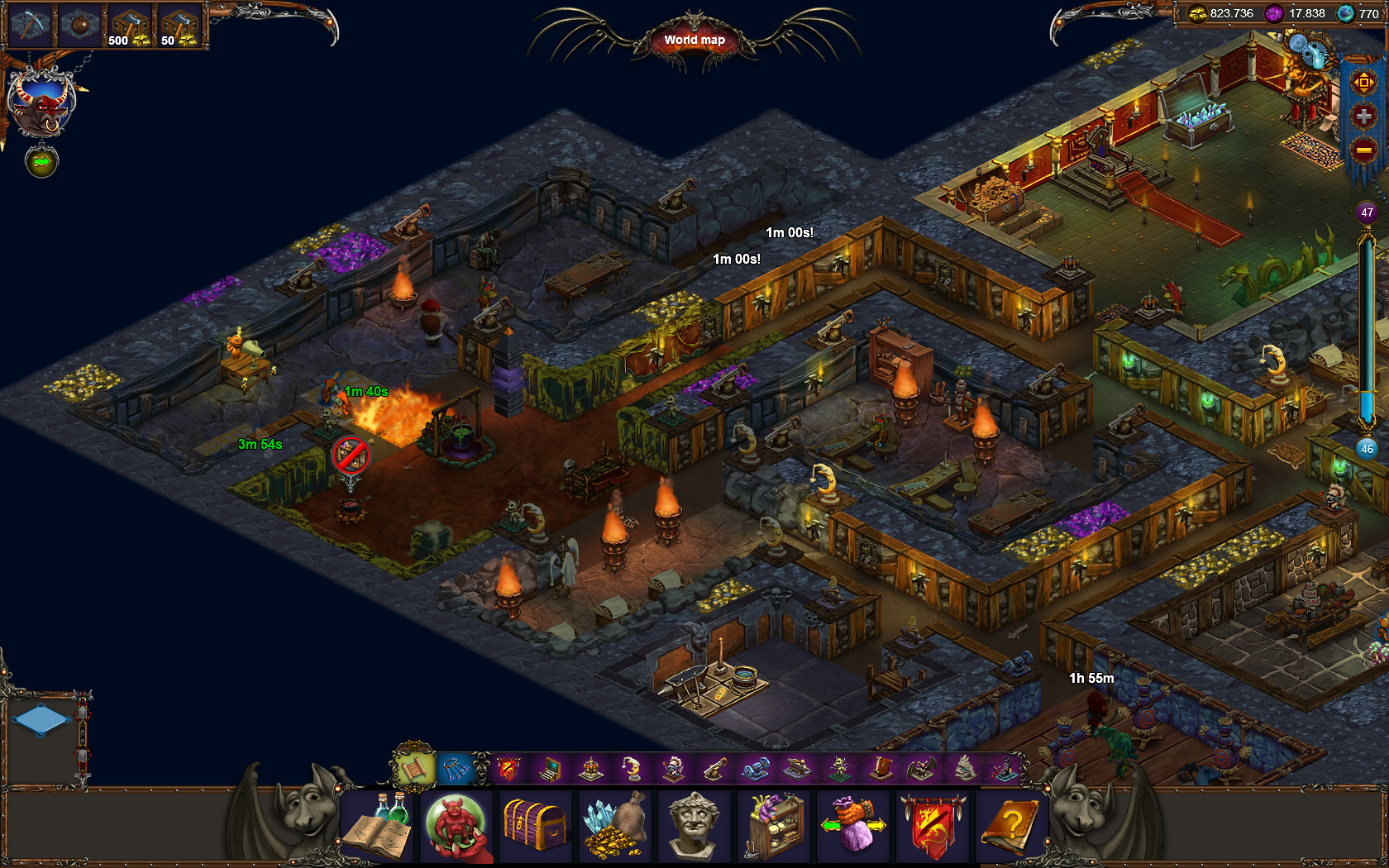Switch to the quest scroll tab
1389x868 pixels.
413,767
